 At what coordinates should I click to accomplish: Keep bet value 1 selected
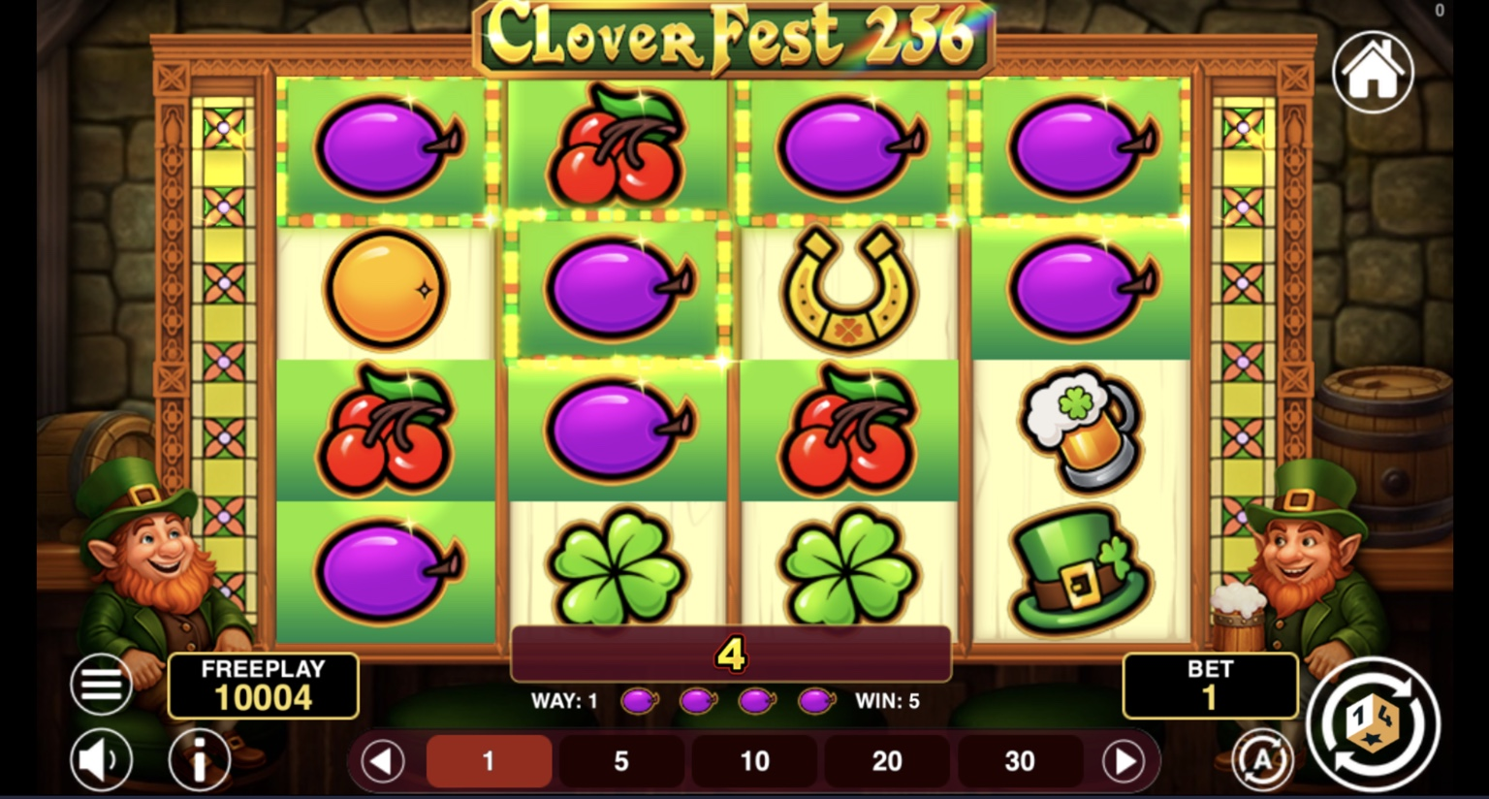coord(488,761)
